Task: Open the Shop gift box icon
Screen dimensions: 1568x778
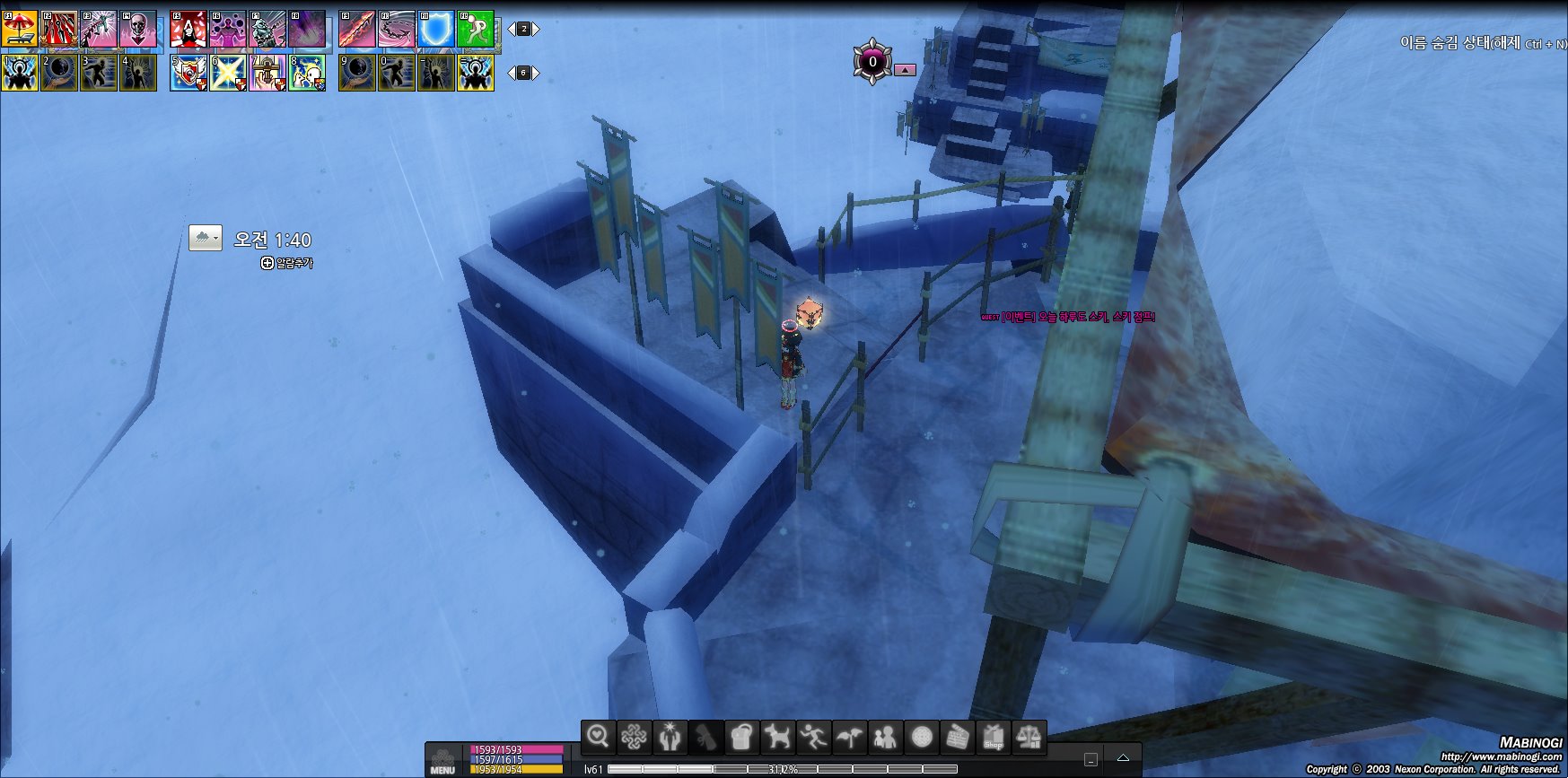Action: tap(993, 738)
